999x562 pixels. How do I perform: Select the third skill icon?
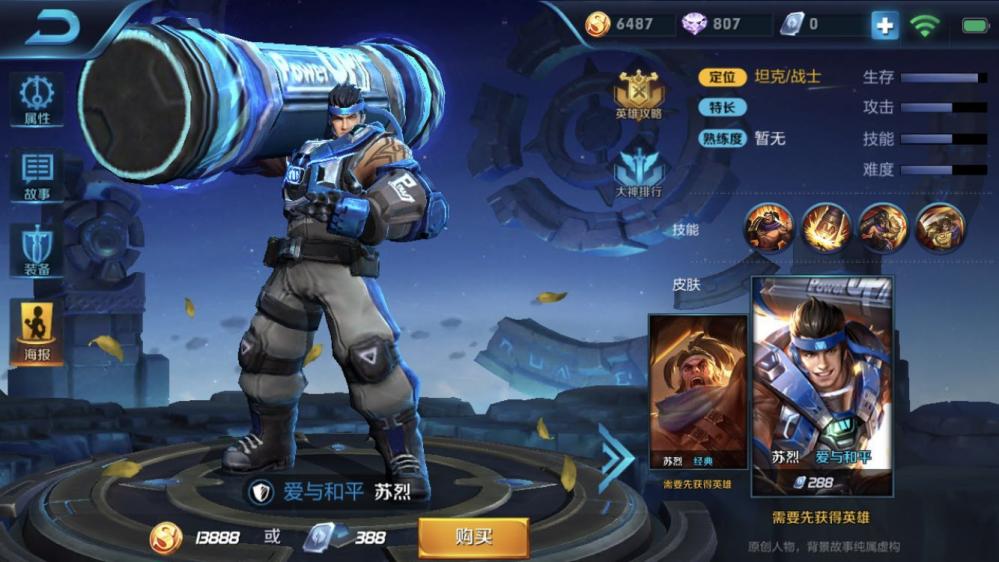(x=883, y=228)
